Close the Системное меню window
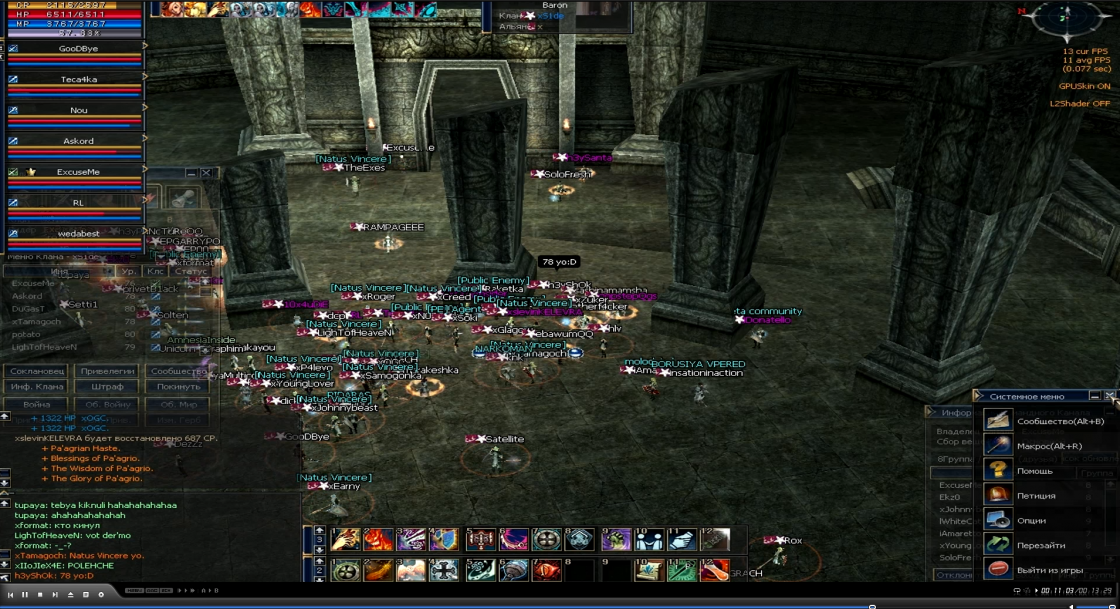 [1110, 396]
